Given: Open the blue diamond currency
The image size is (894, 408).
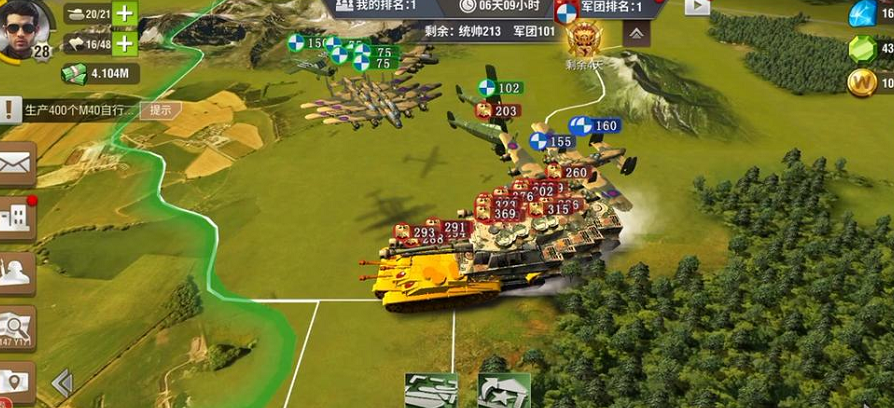Looking at the screenshot, I should tap(861, 13).
